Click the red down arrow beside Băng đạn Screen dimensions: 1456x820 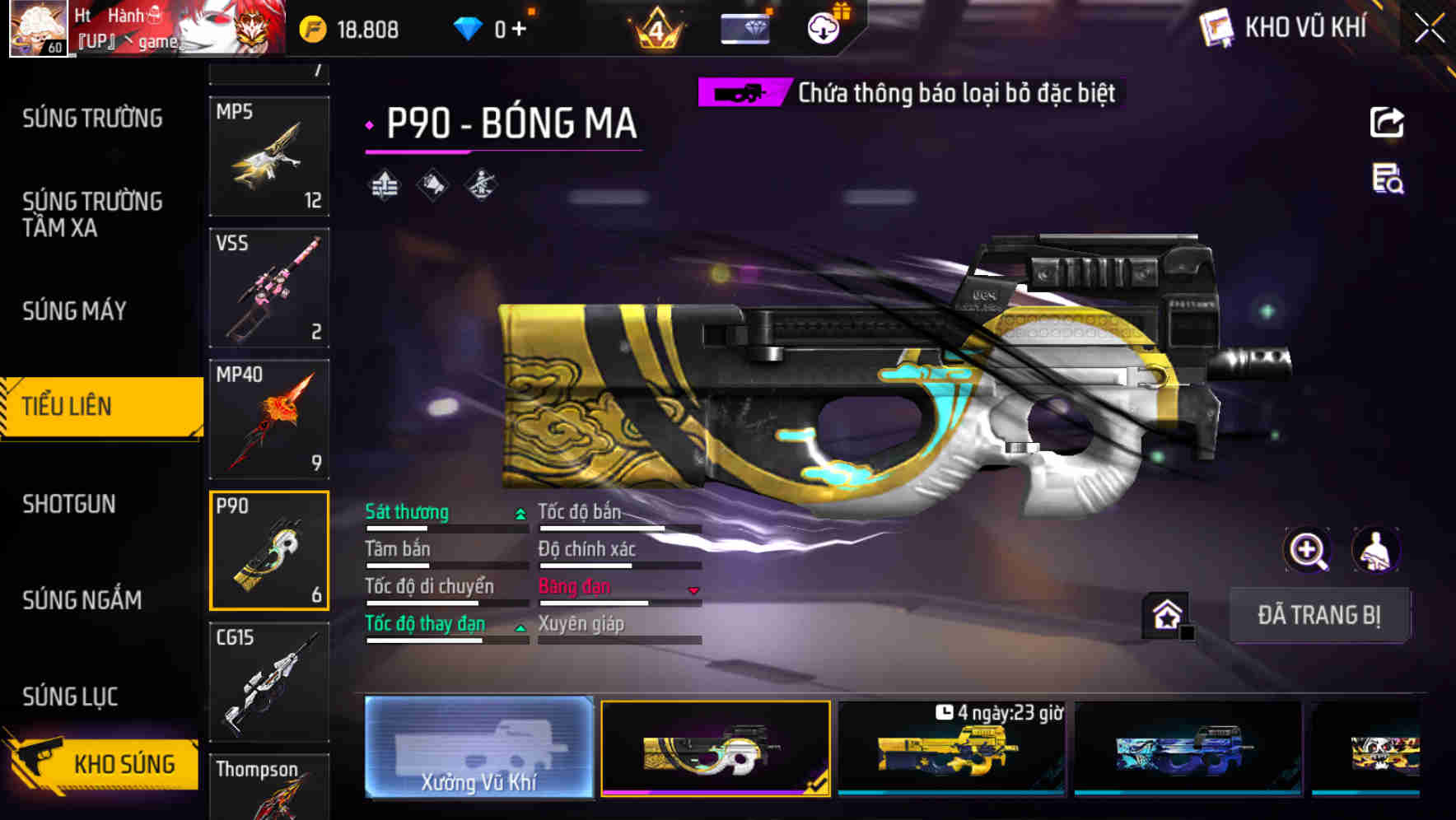pyautogui.click(x=693, y=590)
